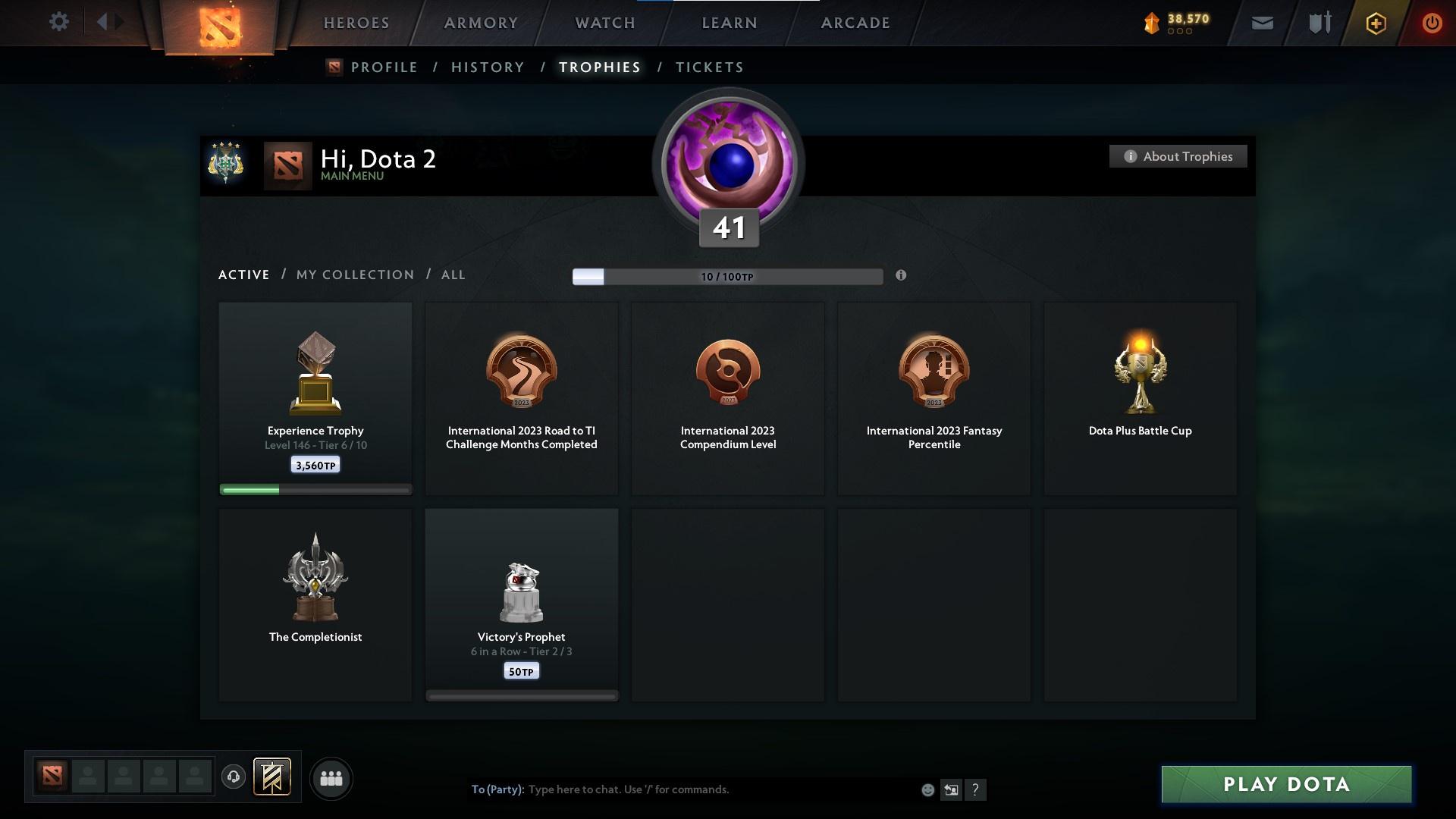Switch to the HISTORY tab
This screenshot has width=1456, height=819.
pos(488,67)
